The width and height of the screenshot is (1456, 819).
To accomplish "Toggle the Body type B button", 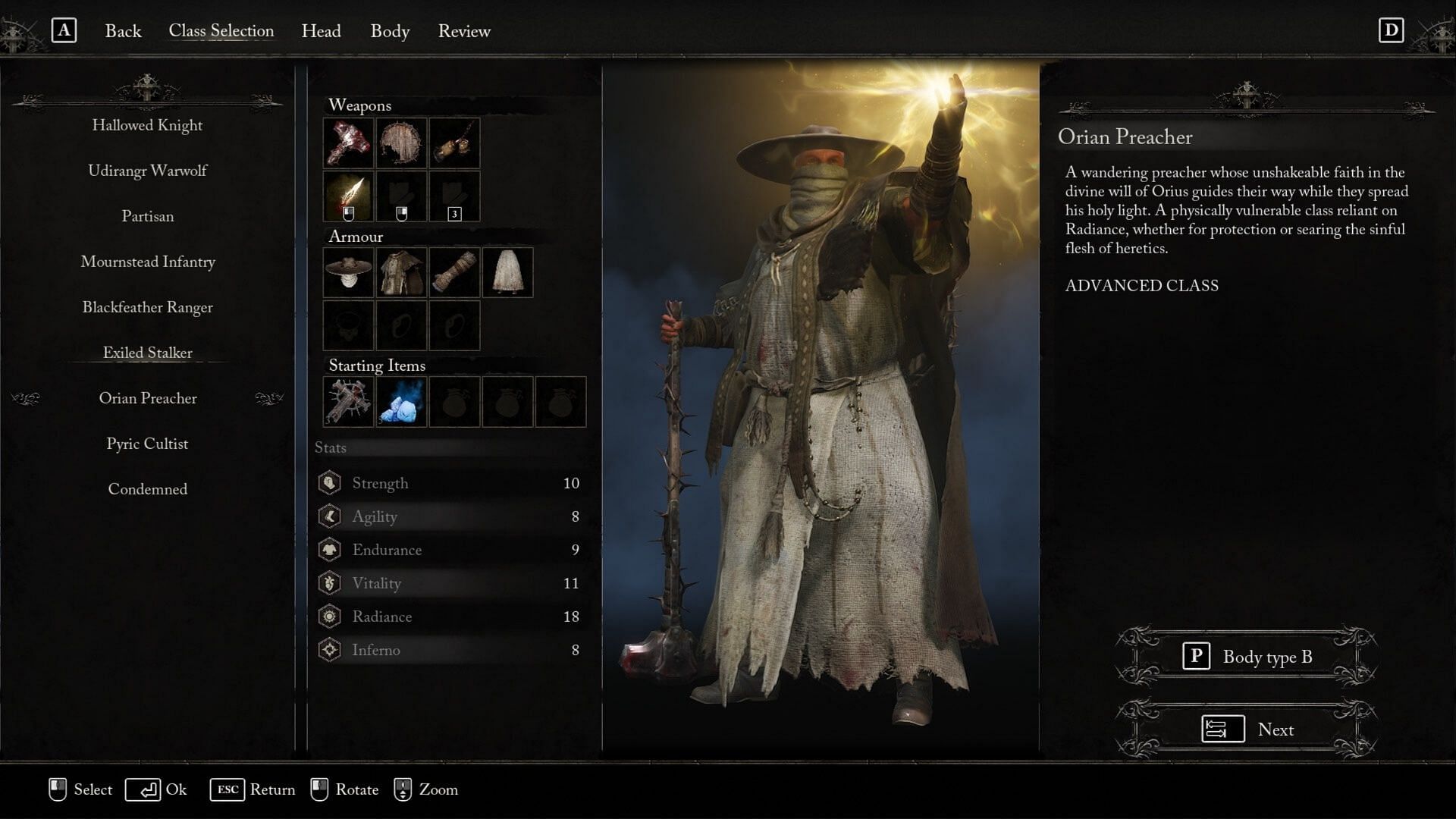I will [1247, 657].
